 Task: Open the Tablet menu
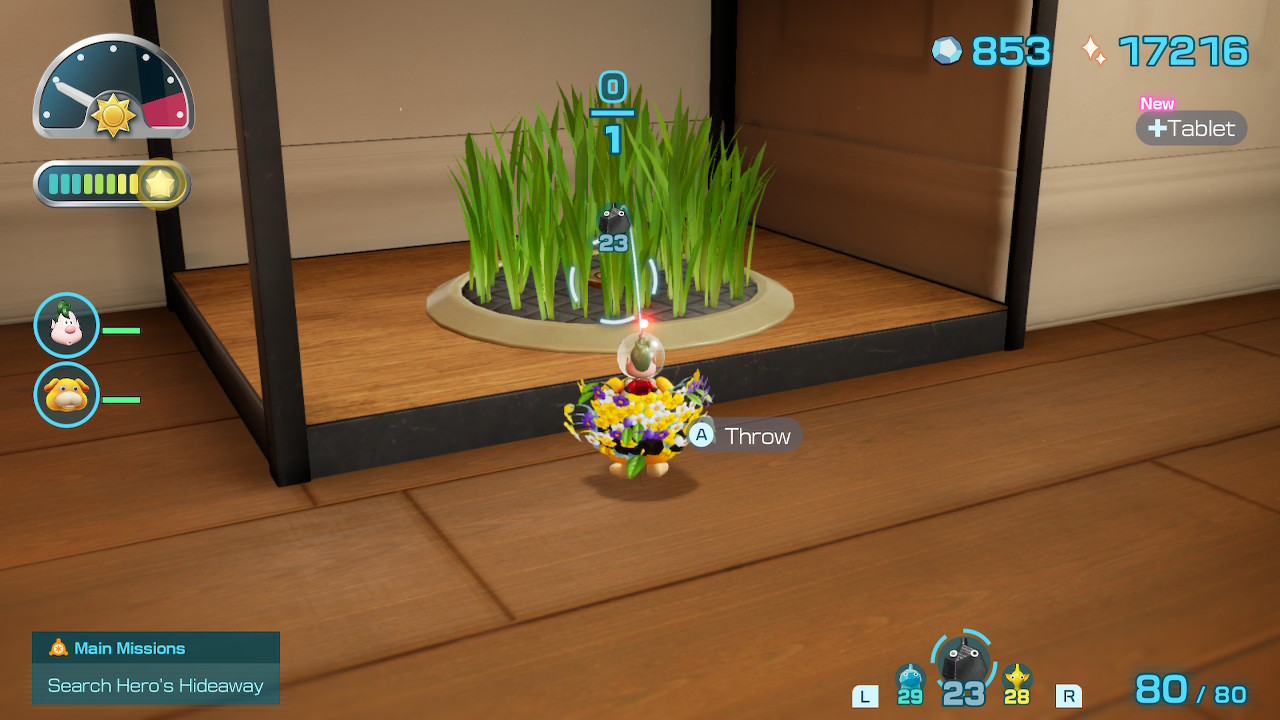point(1191,128)
